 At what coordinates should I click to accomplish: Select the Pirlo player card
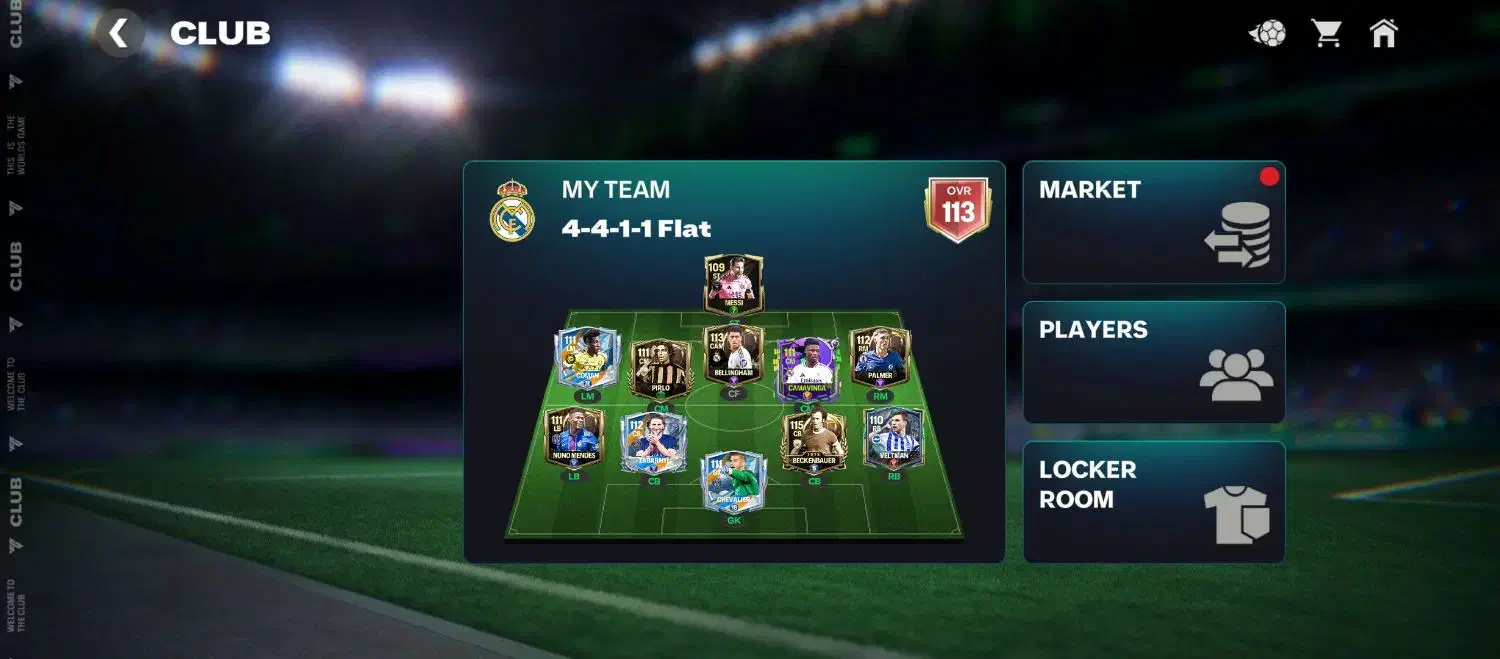(660, 367)
